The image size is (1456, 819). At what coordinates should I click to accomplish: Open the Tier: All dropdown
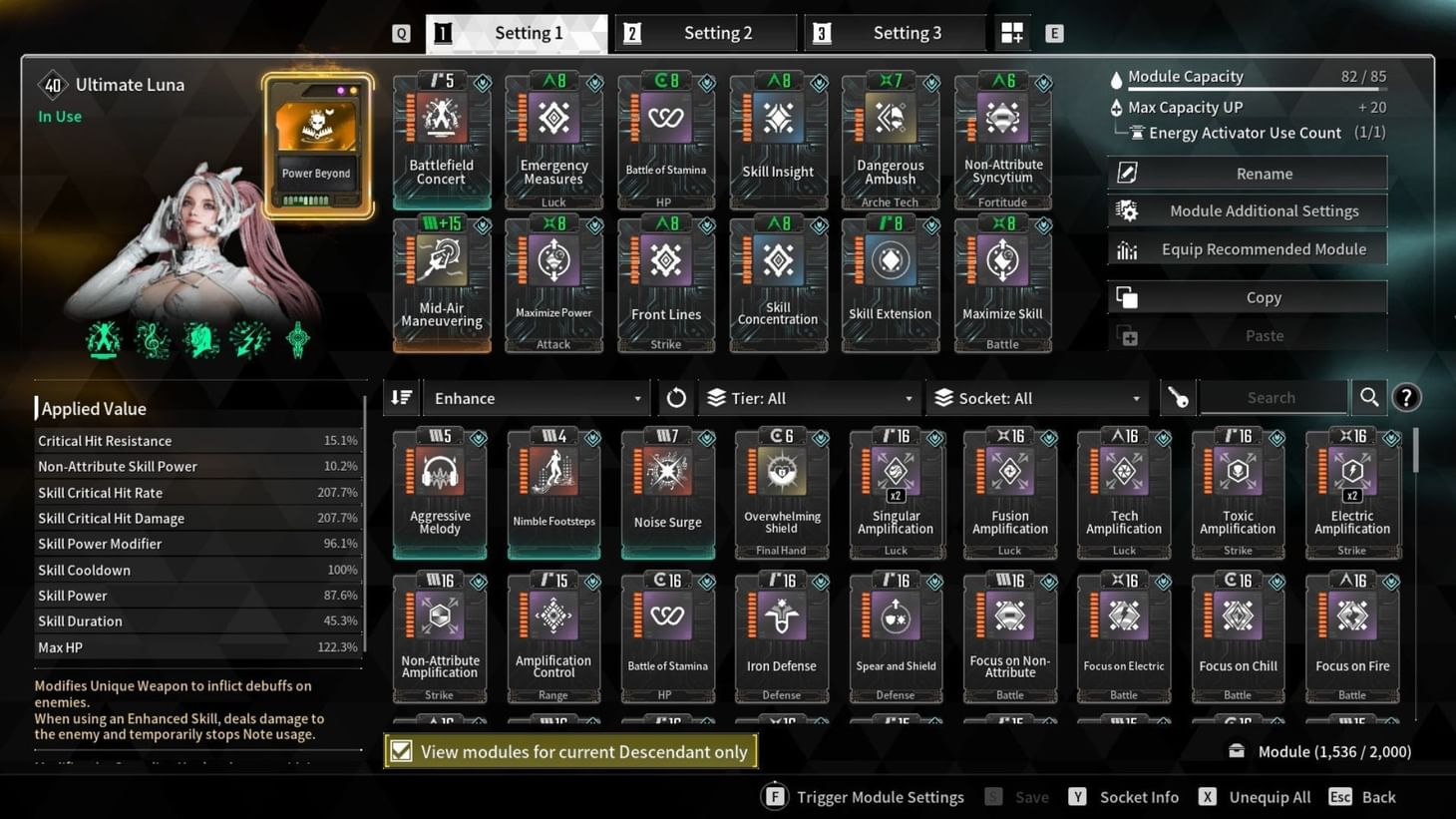coord(809,397)
